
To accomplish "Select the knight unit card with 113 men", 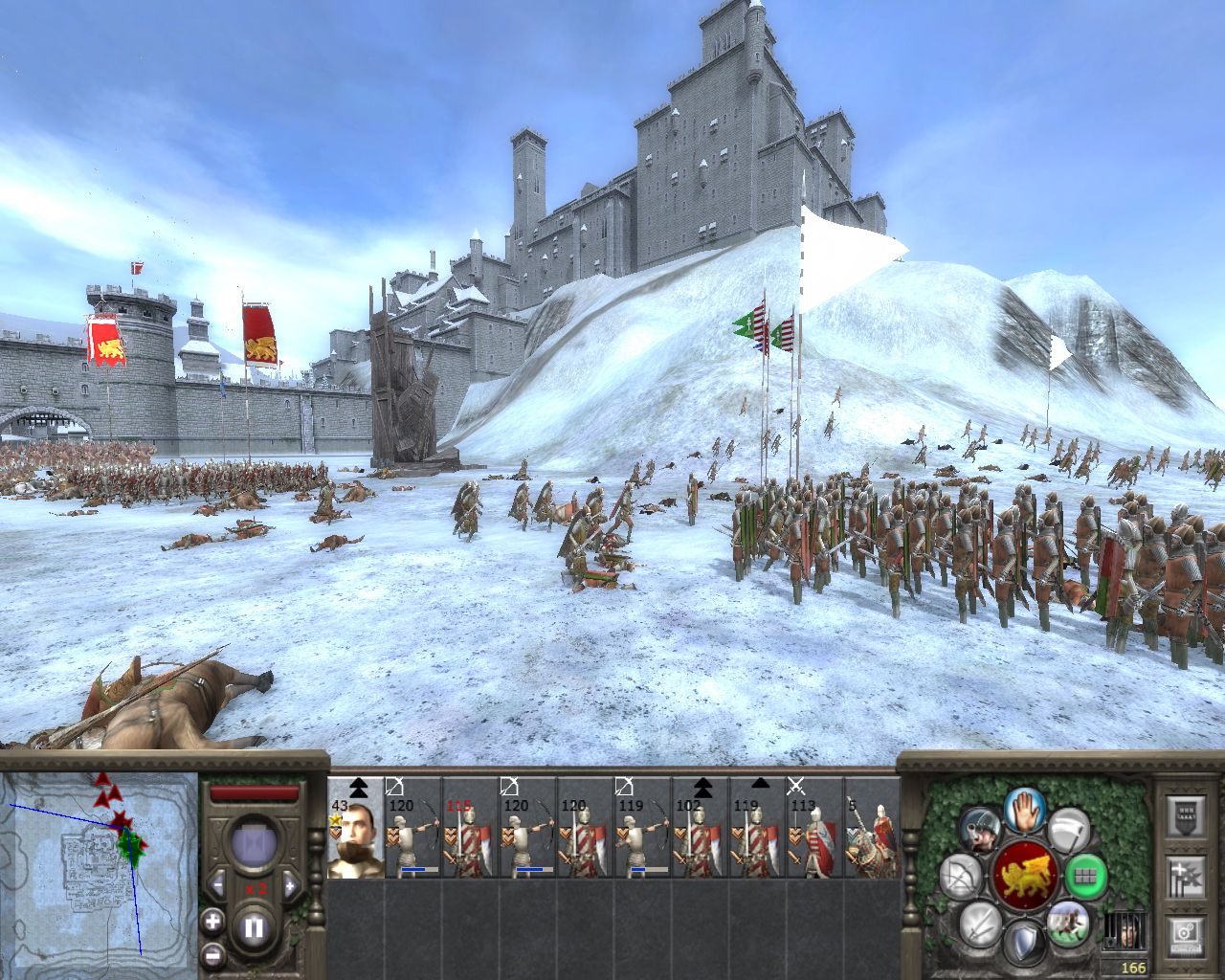I will [x=814, y=828].
